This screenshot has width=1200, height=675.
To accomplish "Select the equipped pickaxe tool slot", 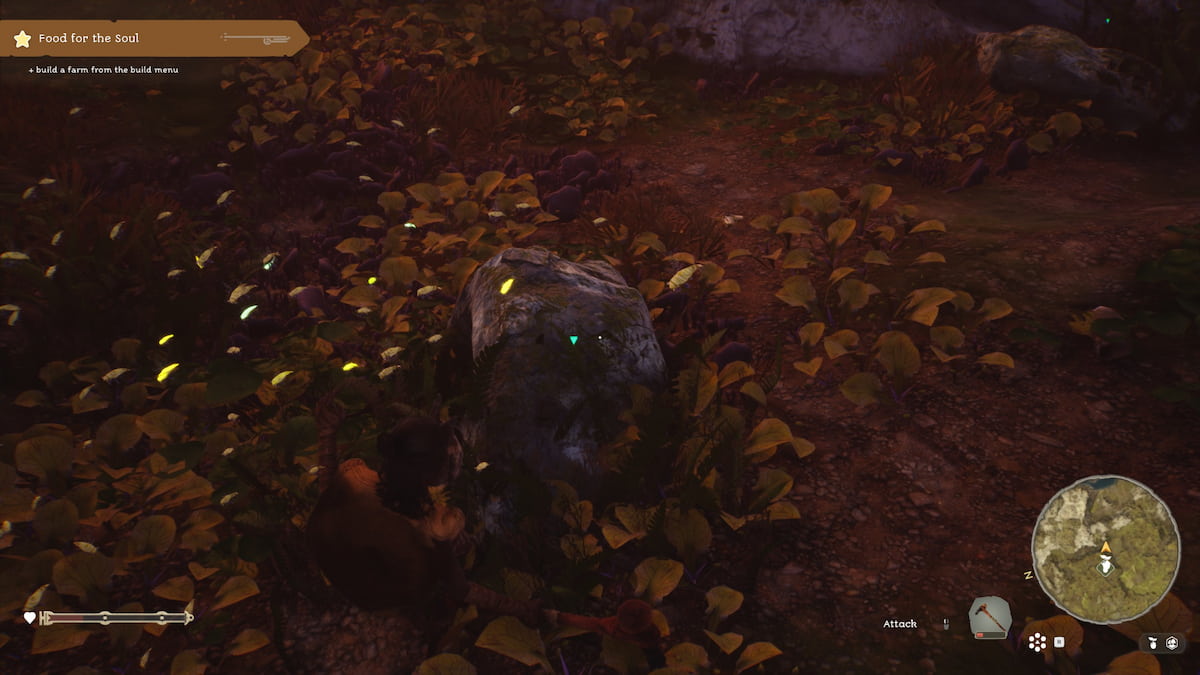I will [990, 618].
